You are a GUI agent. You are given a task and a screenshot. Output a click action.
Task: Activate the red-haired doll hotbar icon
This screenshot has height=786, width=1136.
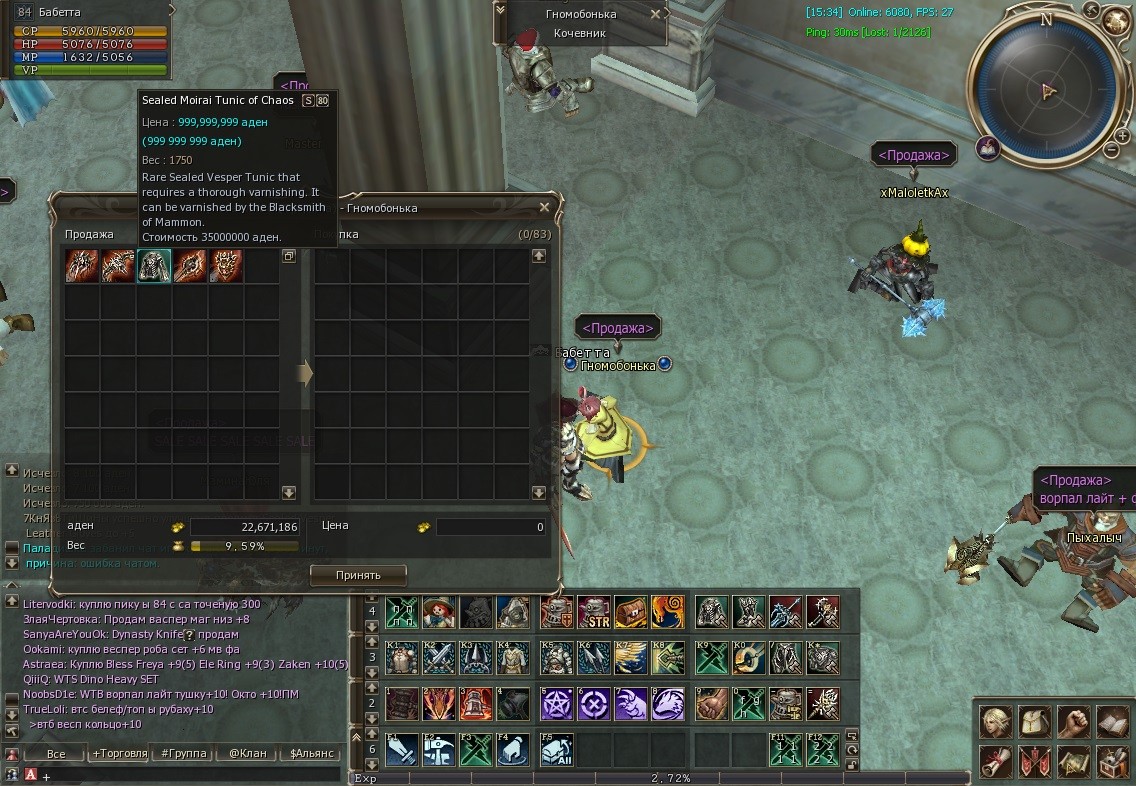(x=439, y=612)
